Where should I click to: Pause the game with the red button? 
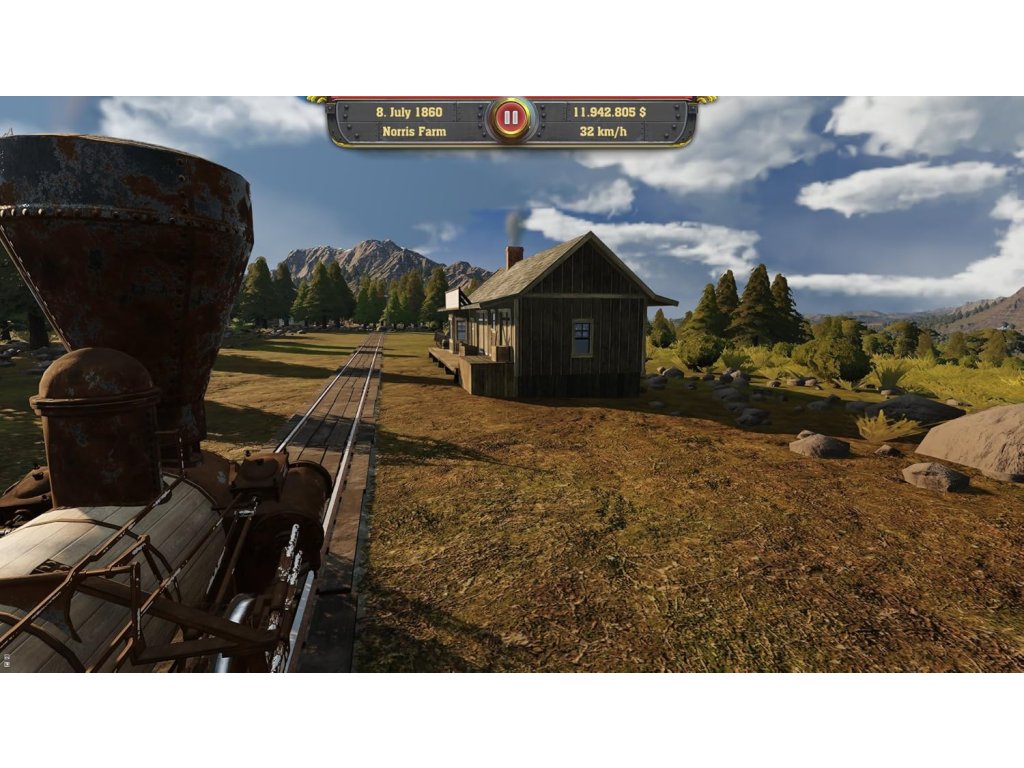tap(511, 119)
